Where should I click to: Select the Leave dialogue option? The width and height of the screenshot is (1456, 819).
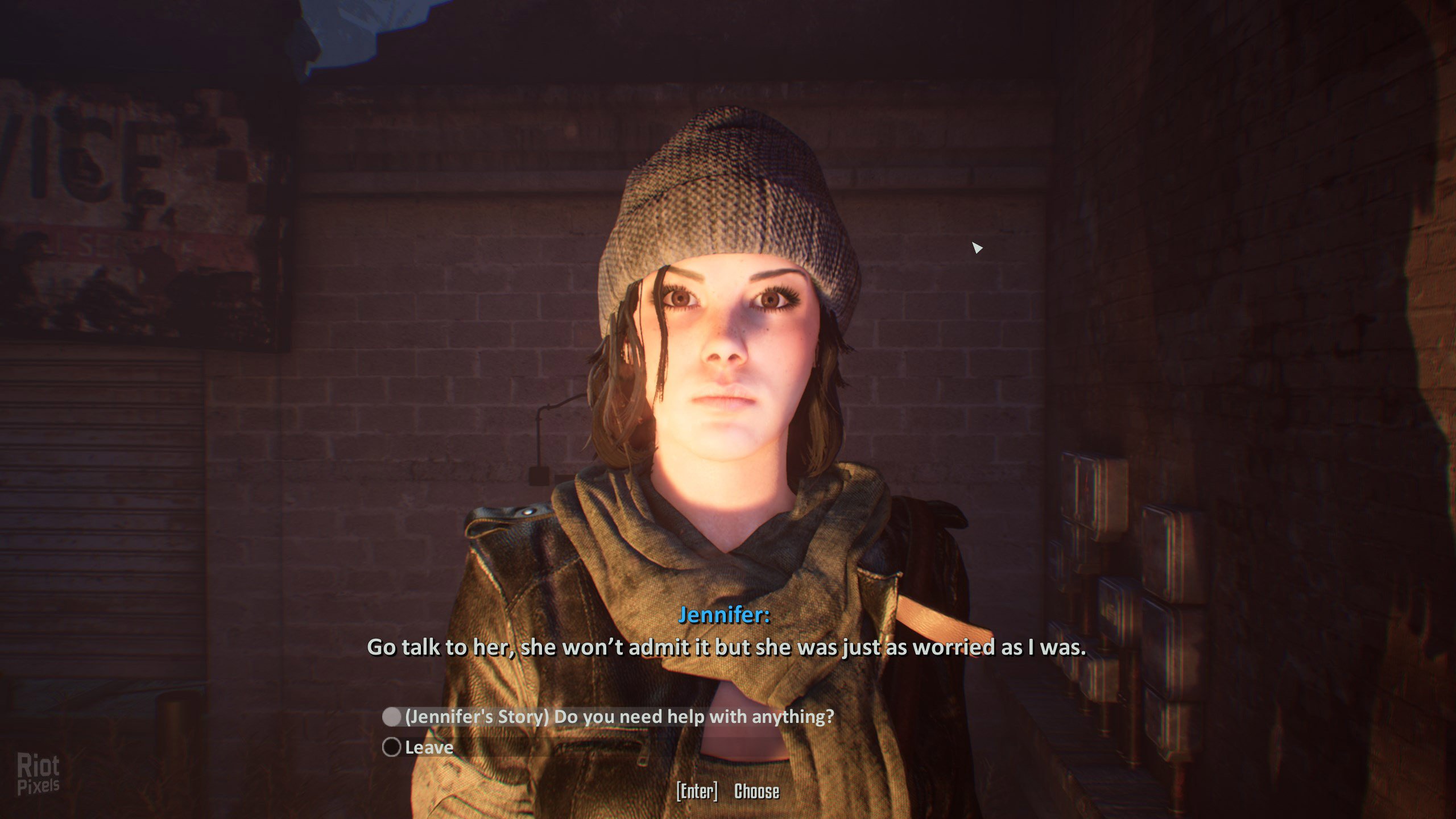tap(428, 747)
